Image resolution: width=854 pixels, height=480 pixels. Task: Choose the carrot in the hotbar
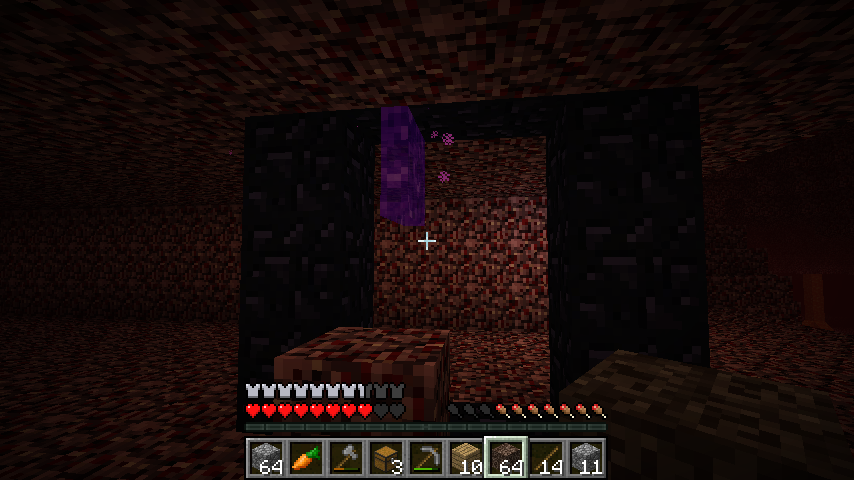(x=305, y=458)
